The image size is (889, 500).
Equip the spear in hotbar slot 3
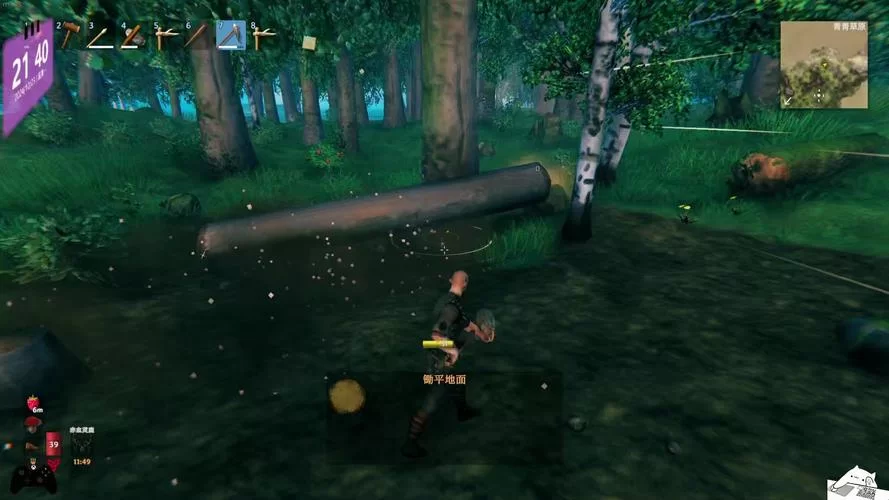(x=101, y=37)
